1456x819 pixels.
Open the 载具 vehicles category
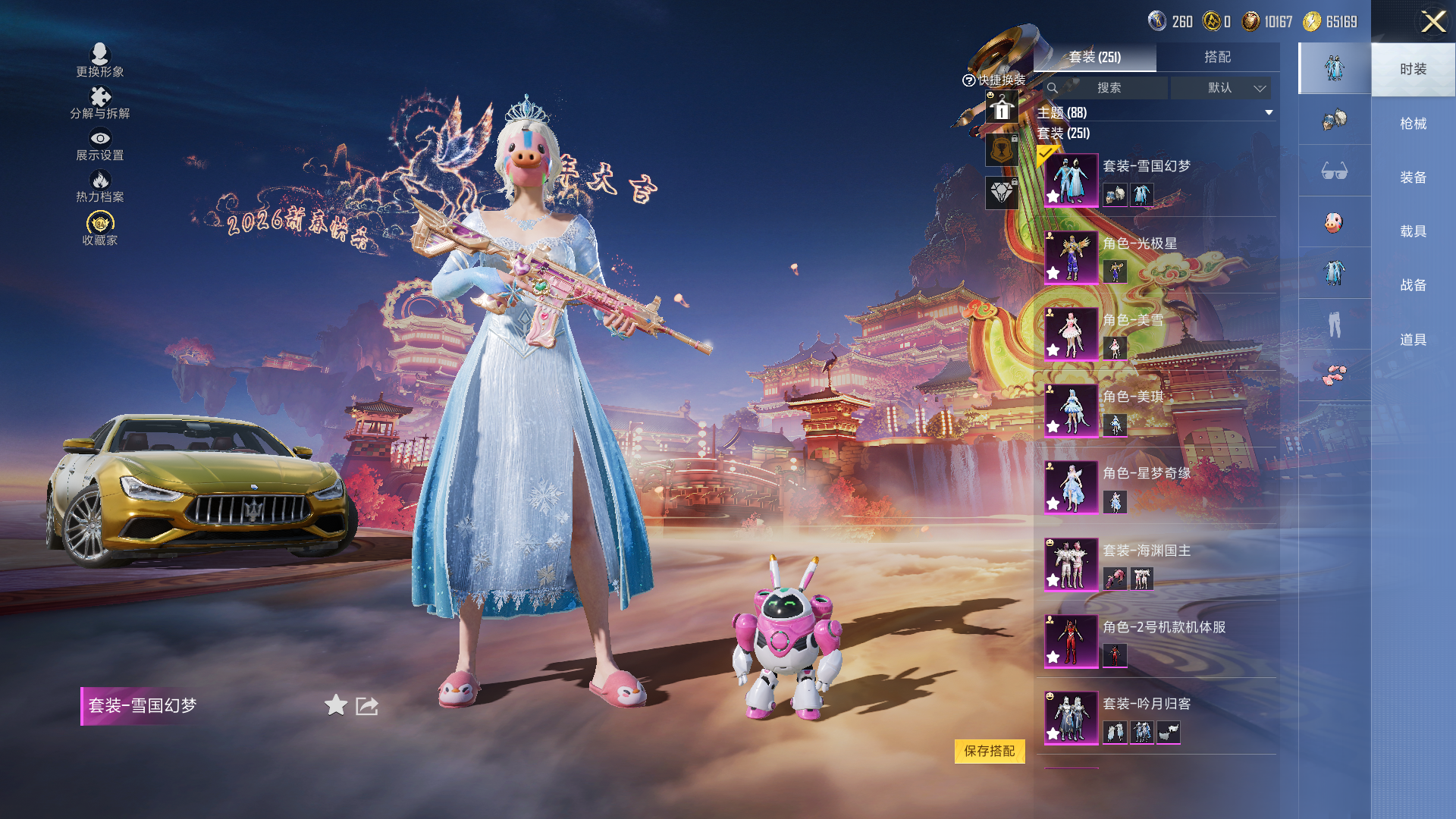point(1413,231)
